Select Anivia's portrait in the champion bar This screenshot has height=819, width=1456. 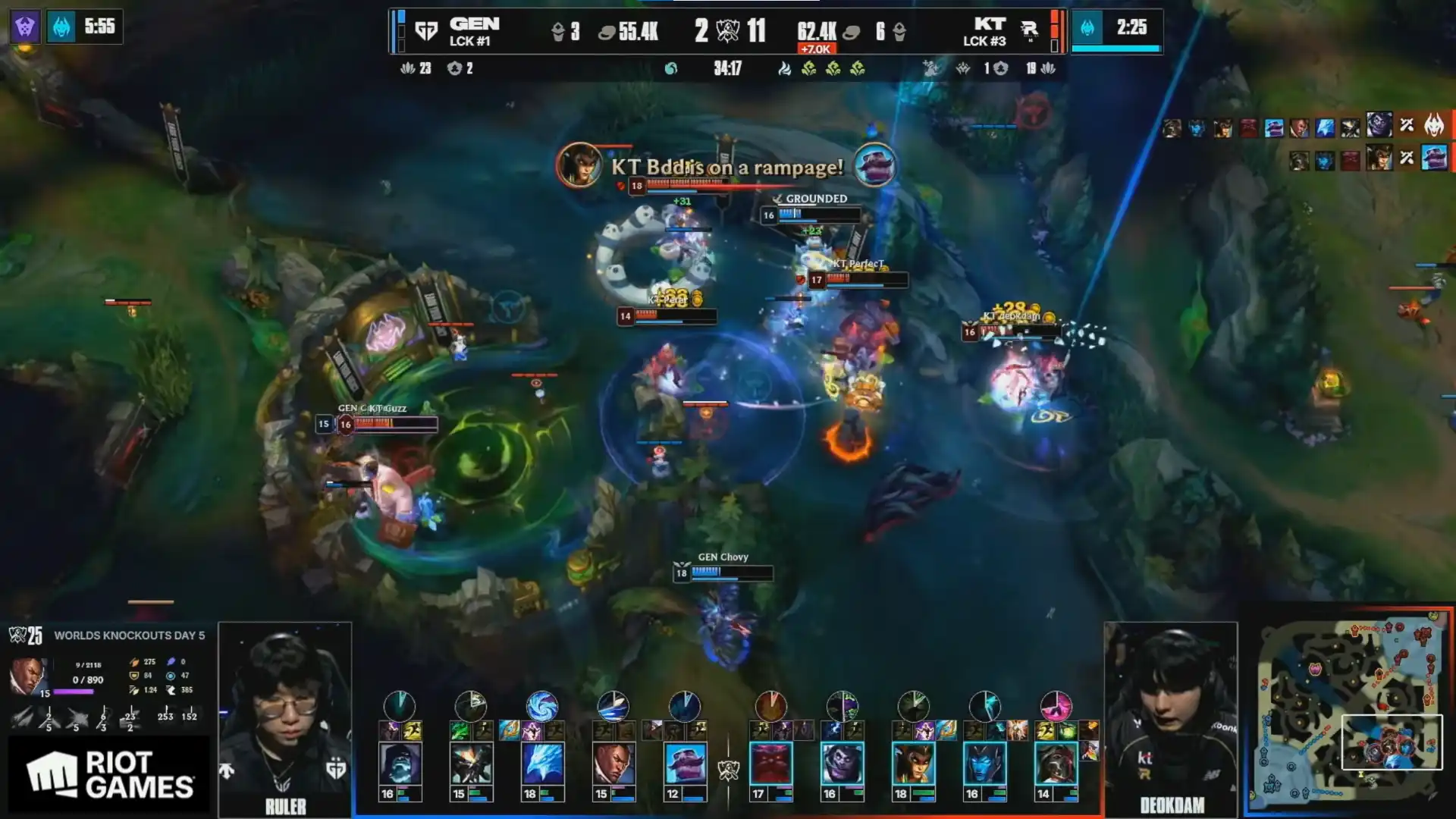coord(542,764)
